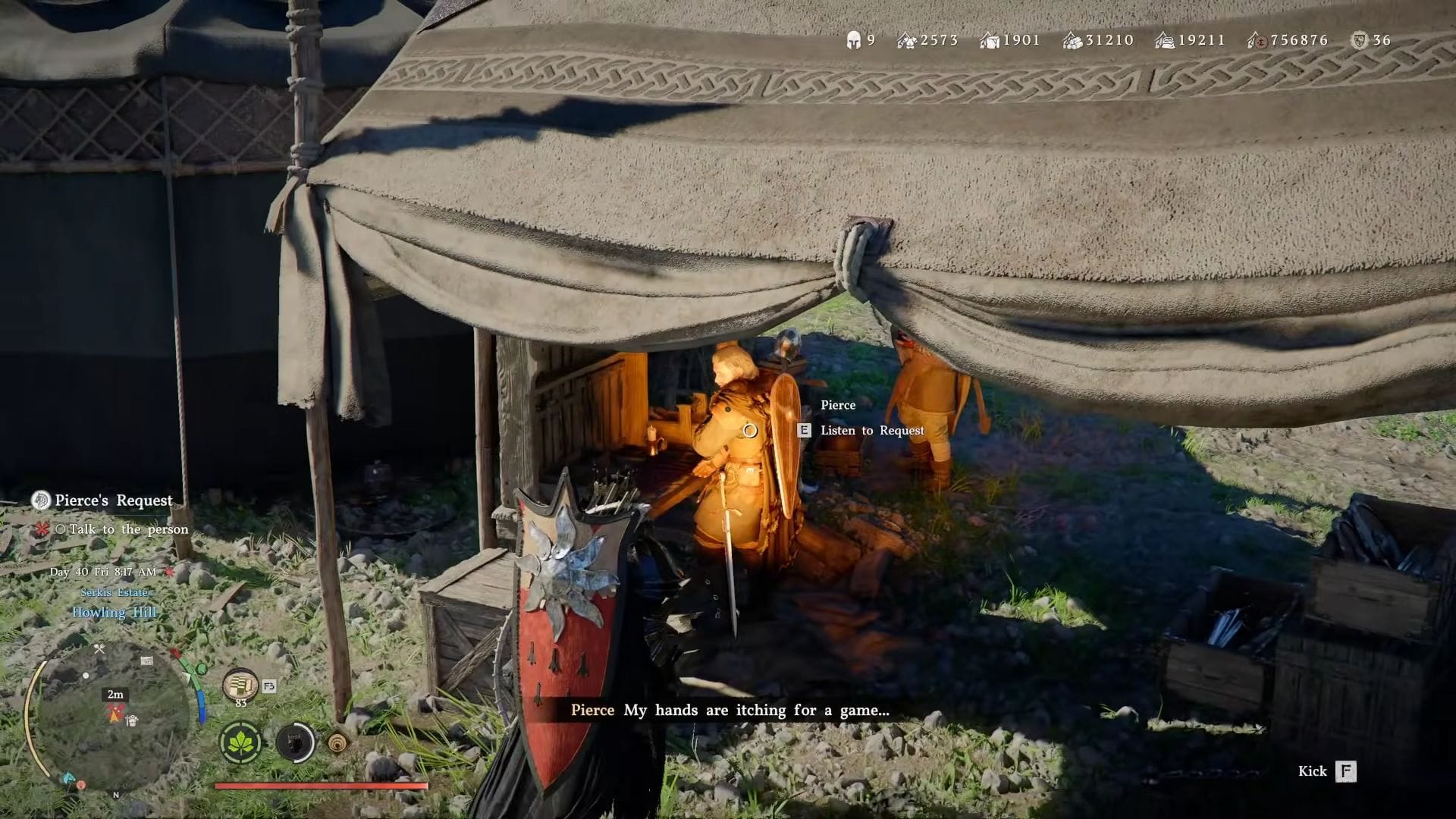Click the sack resource icon beside 19211
The width and height of the screenshot is (1456, 819).
(x=1164, y=40)
